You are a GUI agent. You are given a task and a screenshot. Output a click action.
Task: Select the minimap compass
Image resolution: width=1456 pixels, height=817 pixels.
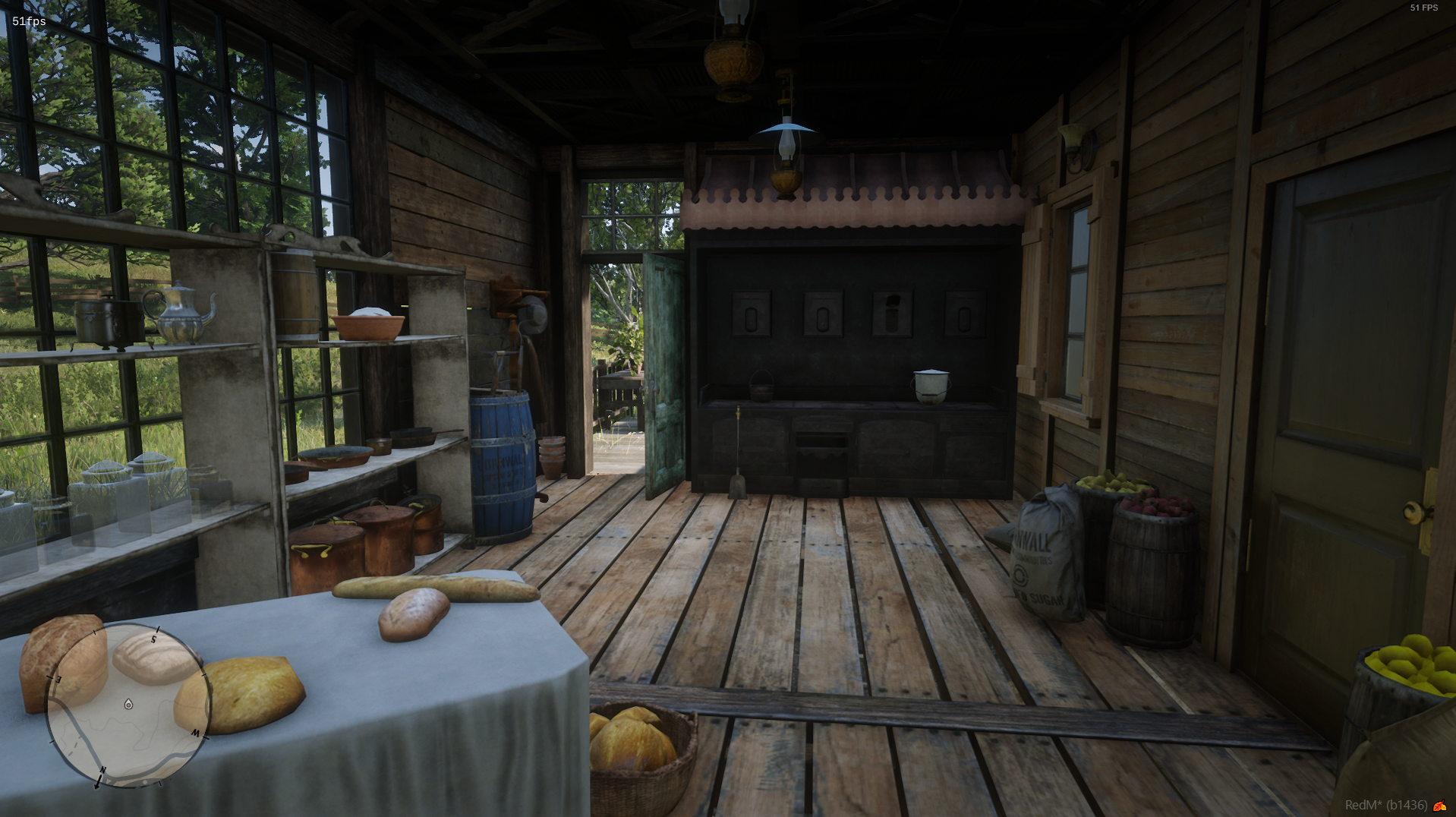[129, 706]
